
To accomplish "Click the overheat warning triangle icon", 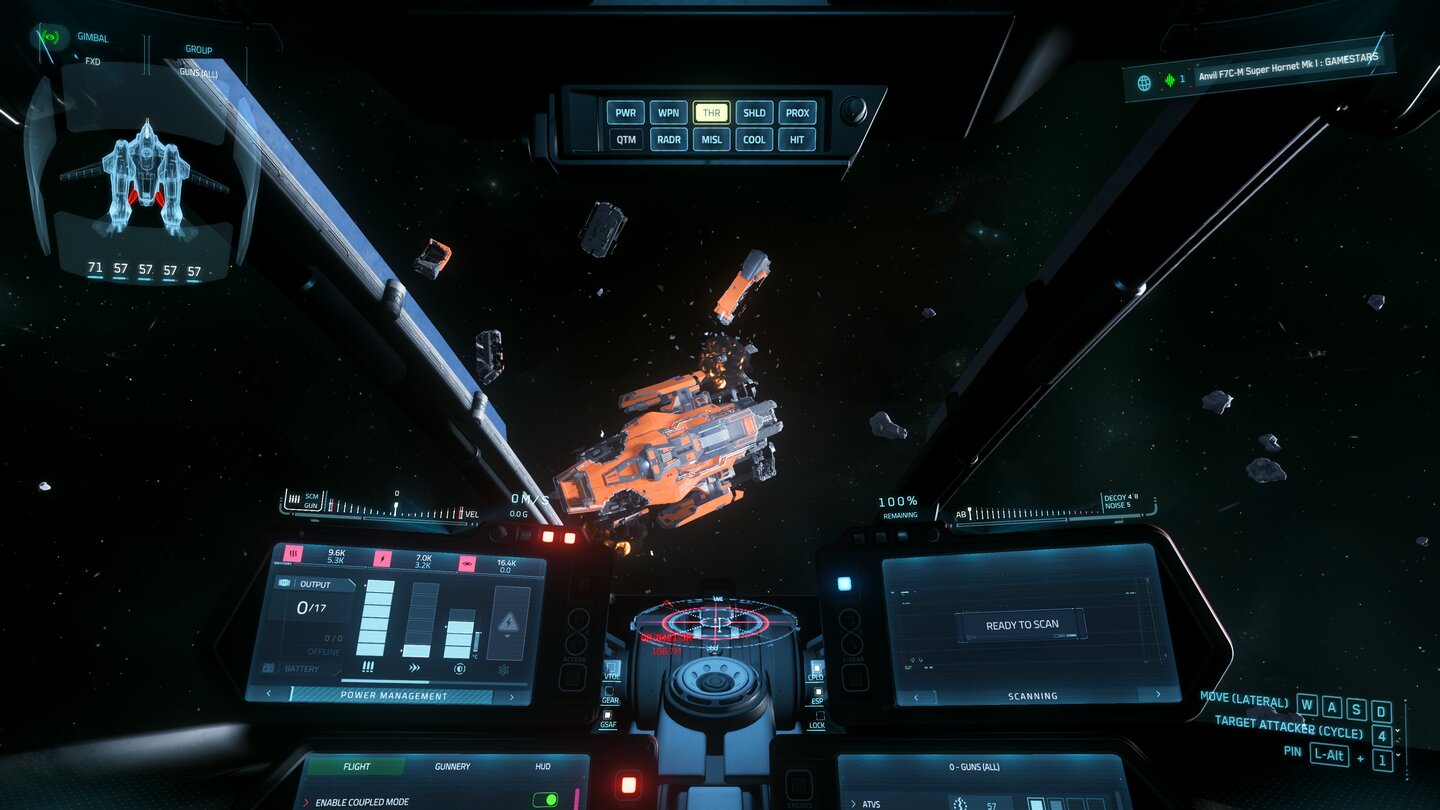I will coord(507,622).
